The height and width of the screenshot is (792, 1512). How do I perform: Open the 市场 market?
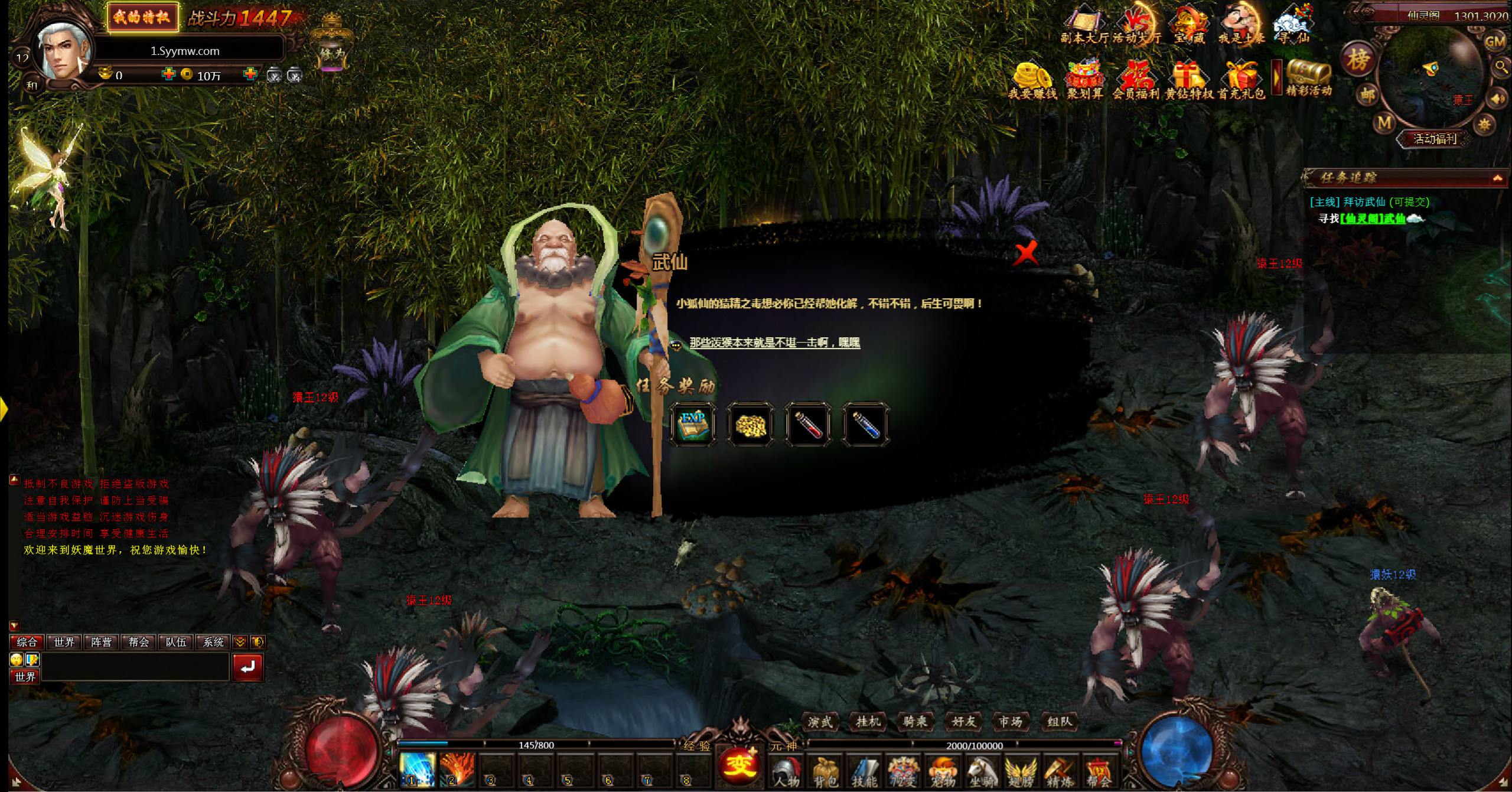1011,721
